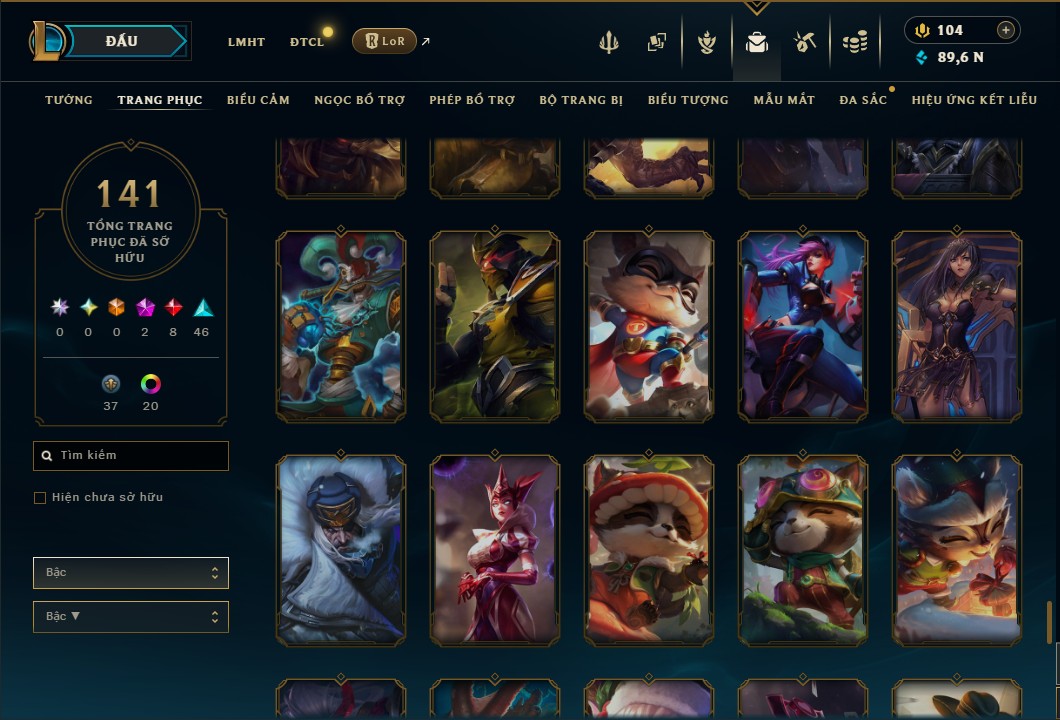Open the ĐA SẮC tab
1060x720 pixels.
(863, 100)
